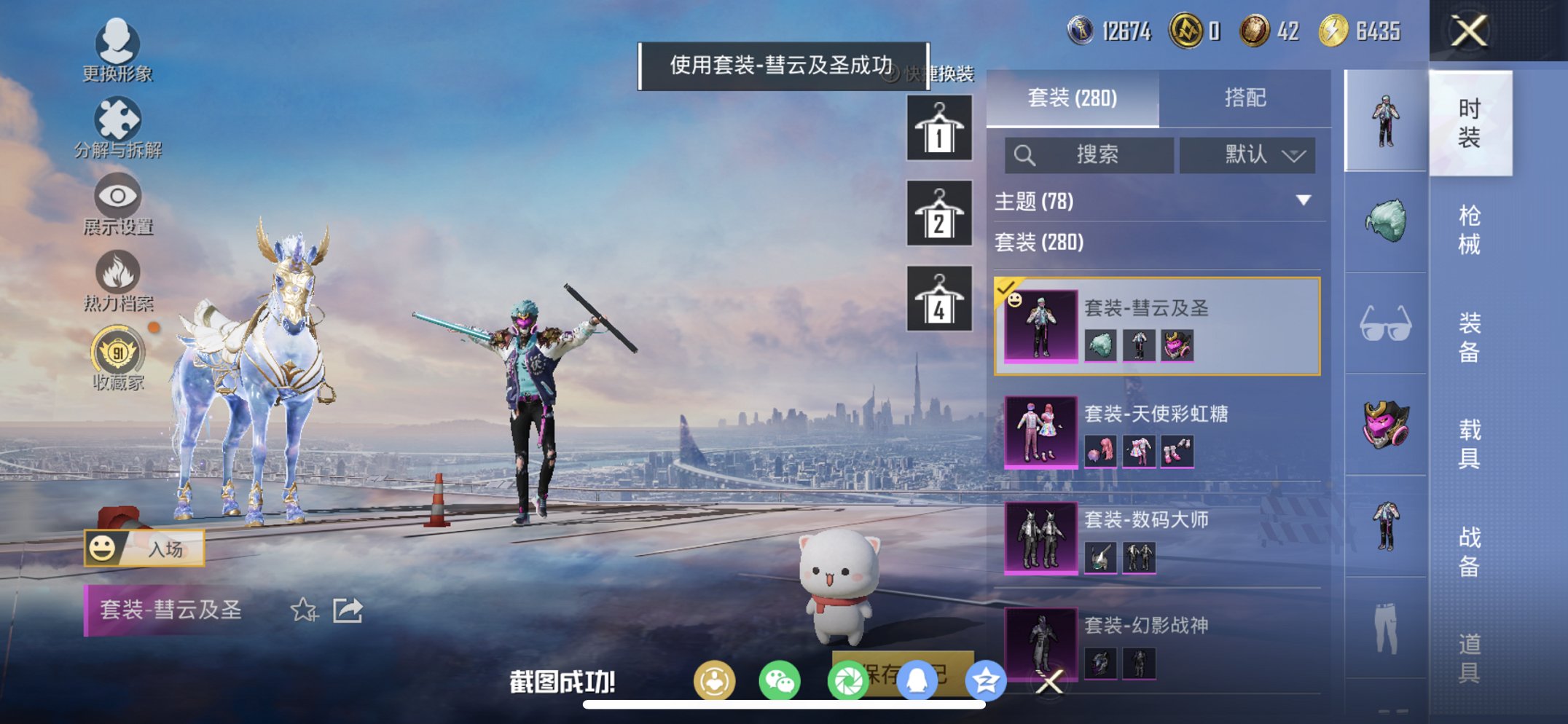Viewport: 1568px width, 724px height.
Task: Select quick-change hanger slot 2
Action: [x=938, y=214]
